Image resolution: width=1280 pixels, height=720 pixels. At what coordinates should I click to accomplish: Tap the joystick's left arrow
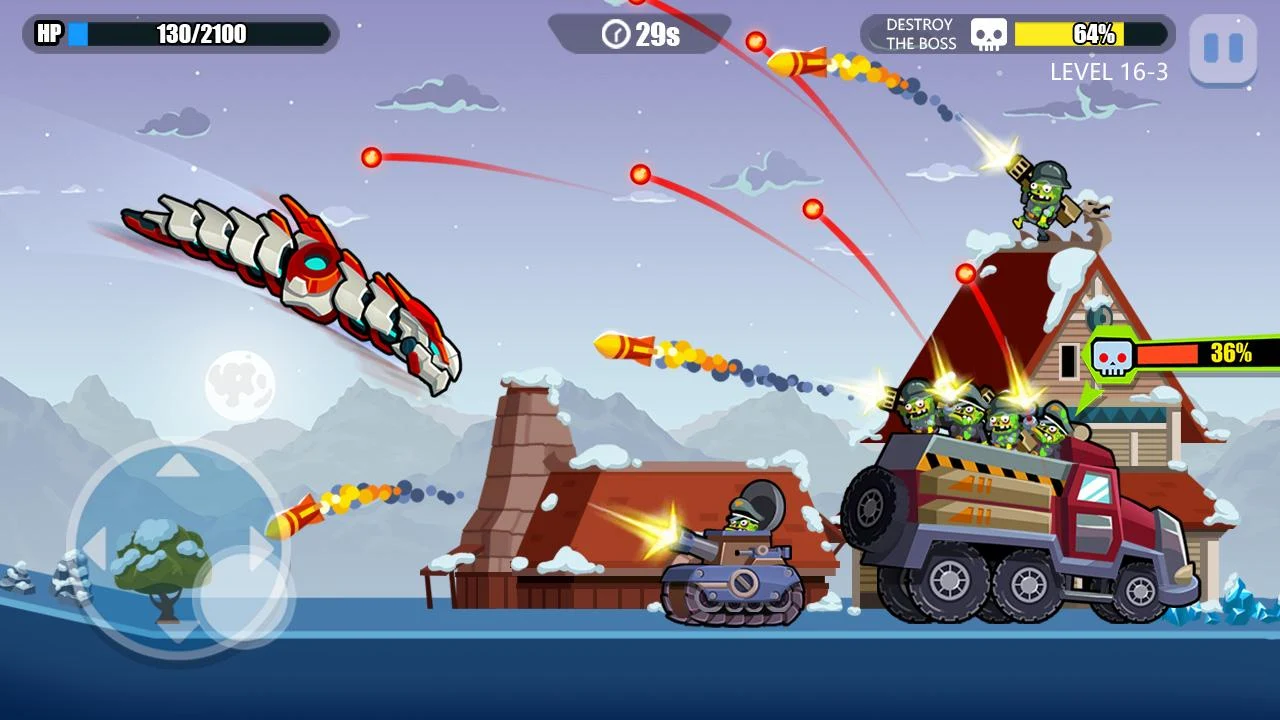pos(93,548)
